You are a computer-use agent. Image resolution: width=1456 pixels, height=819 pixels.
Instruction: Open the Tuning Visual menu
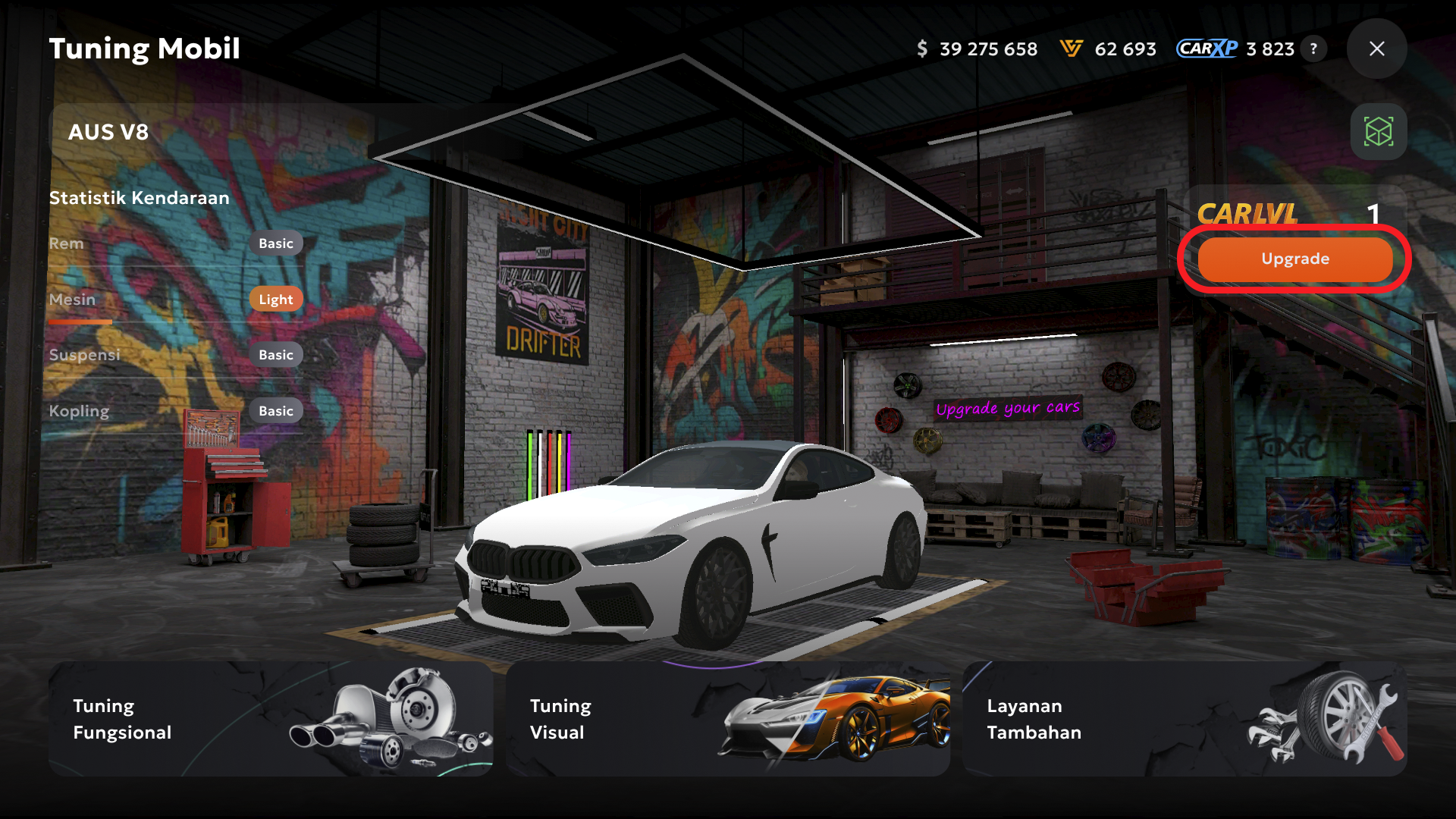(727, 719)
